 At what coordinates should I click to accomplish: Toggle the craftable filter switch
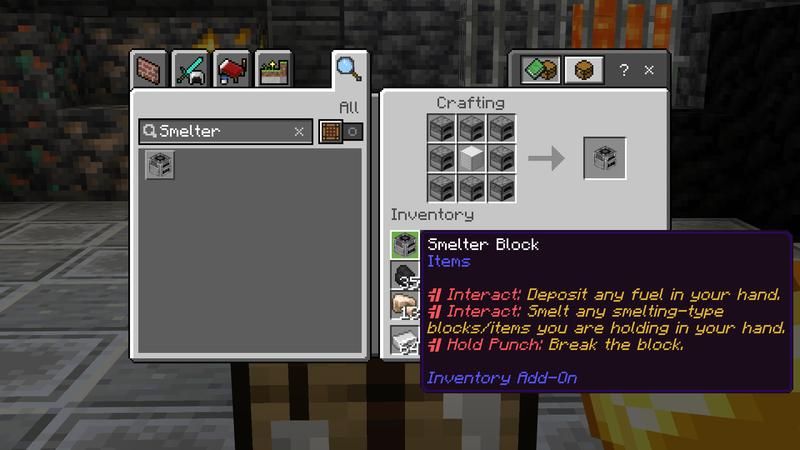pos(340,131)
